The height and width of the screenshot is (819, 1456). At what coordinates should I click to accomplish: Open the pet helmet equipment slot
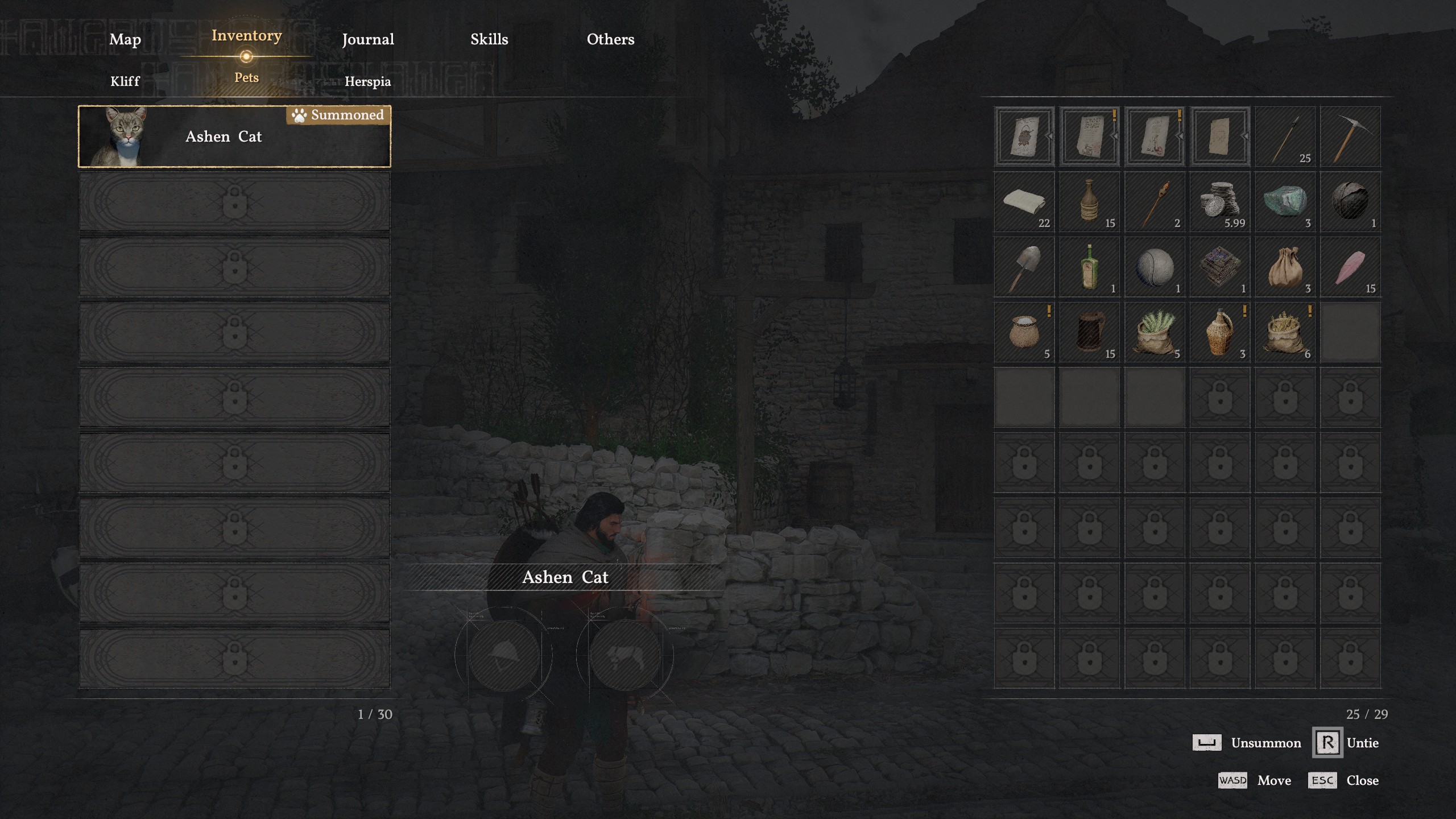coord(504,655)
